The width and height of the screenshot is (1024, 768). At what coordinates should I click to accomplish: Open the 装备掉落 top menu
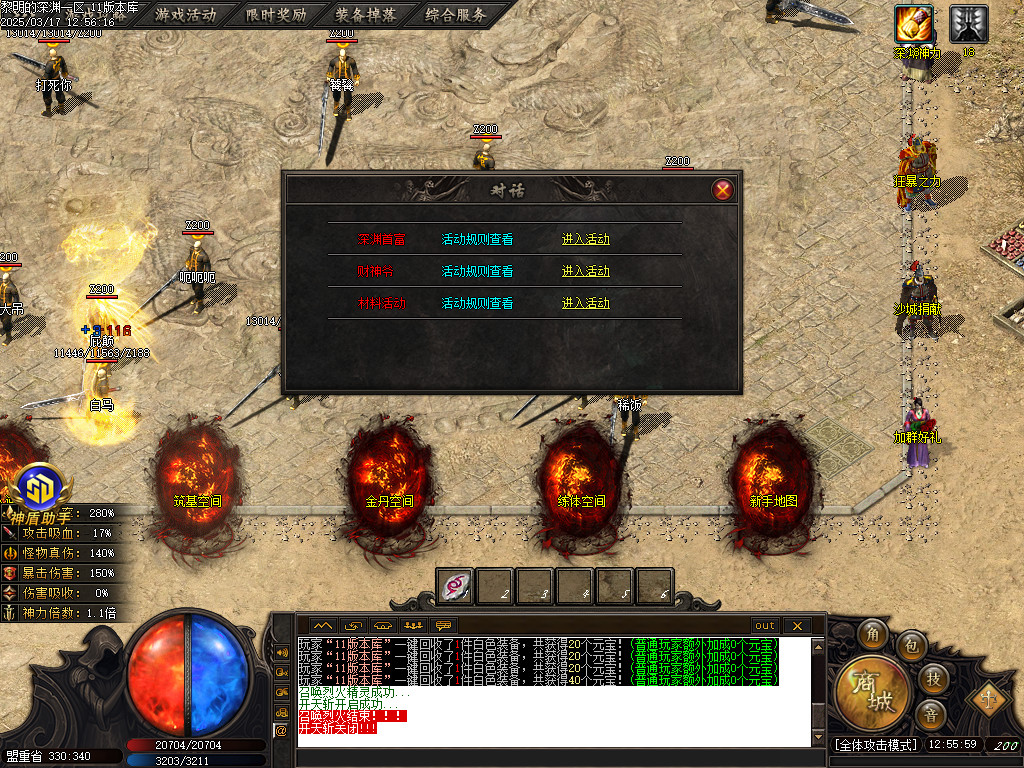pos(366,15)
